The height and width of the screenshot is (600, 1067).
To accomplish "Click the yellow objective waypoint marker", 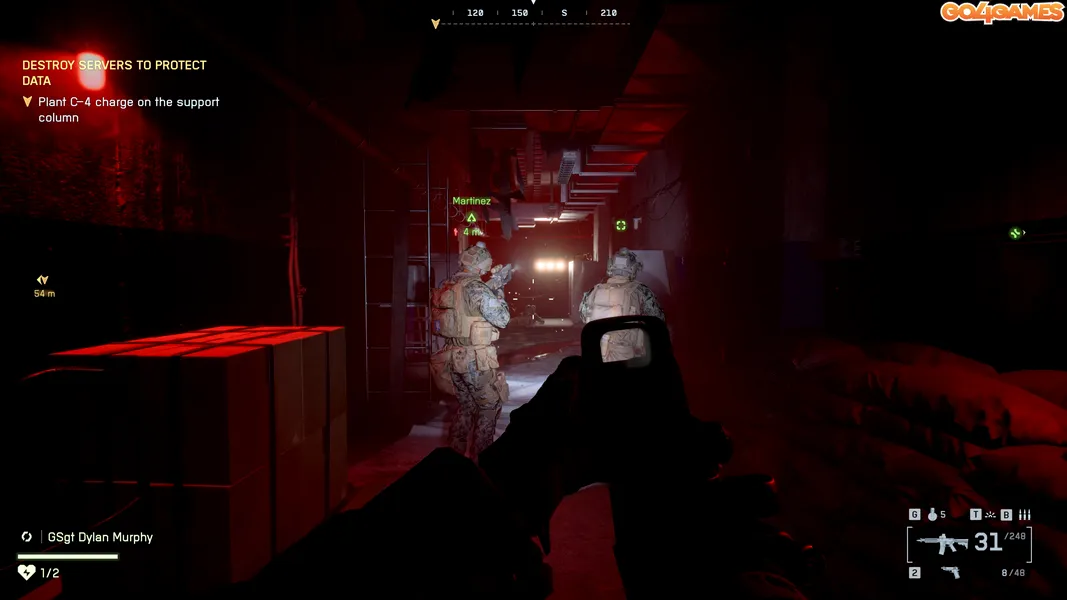I will pos(42,281).
